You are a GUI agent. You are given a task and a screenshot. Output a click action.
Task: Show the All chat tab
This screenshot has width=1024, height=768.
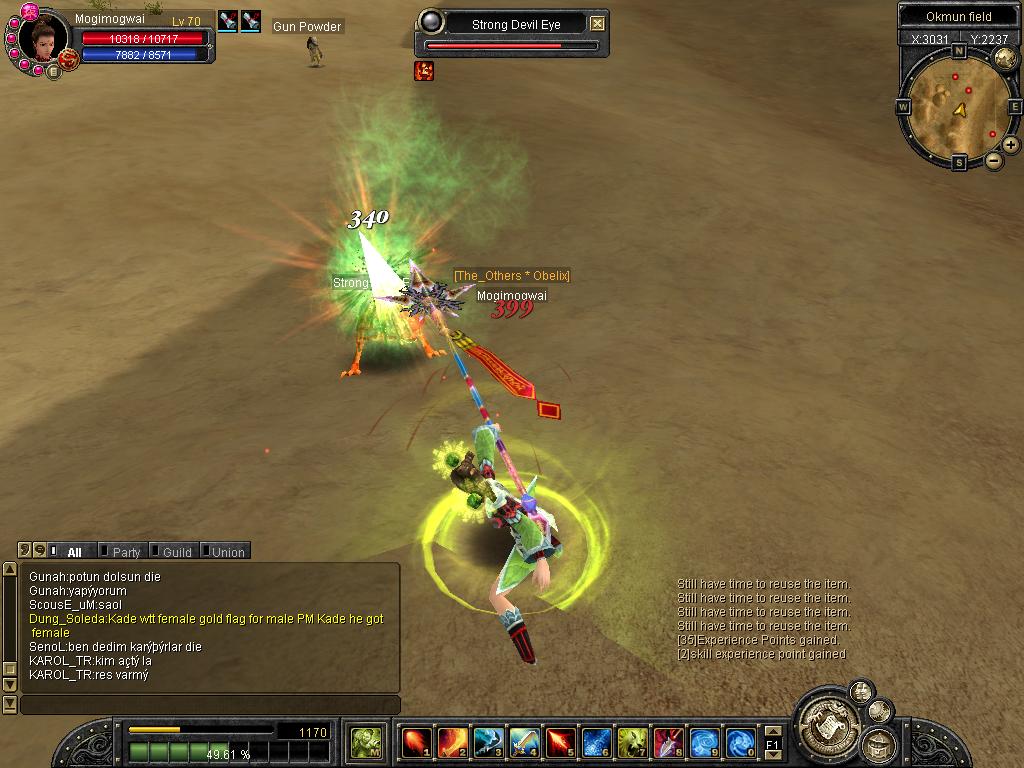pos(73,551)
